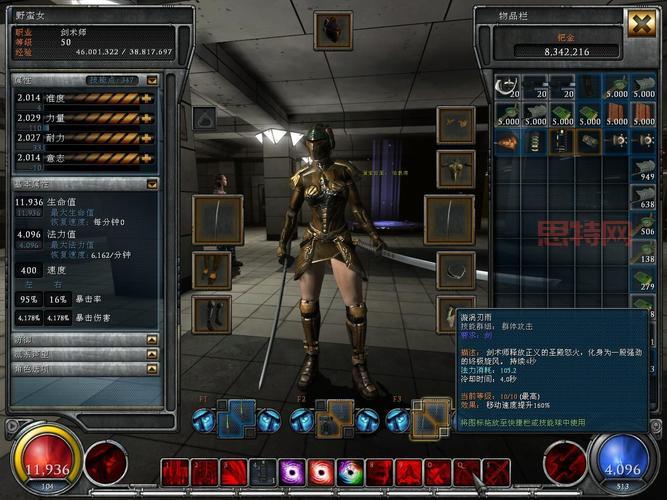Select the F1 weapon set

[x=236, y=417]
